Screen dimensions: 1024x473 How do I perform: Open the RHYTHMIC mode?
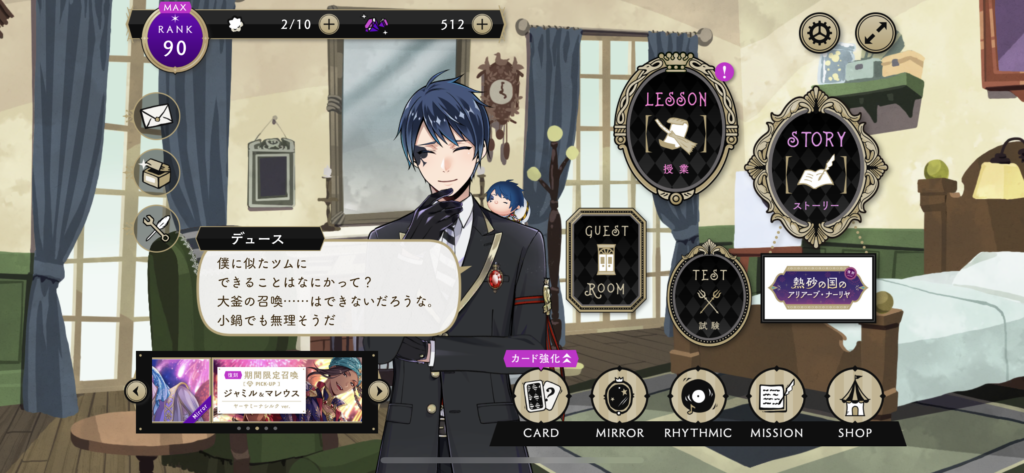698,399
